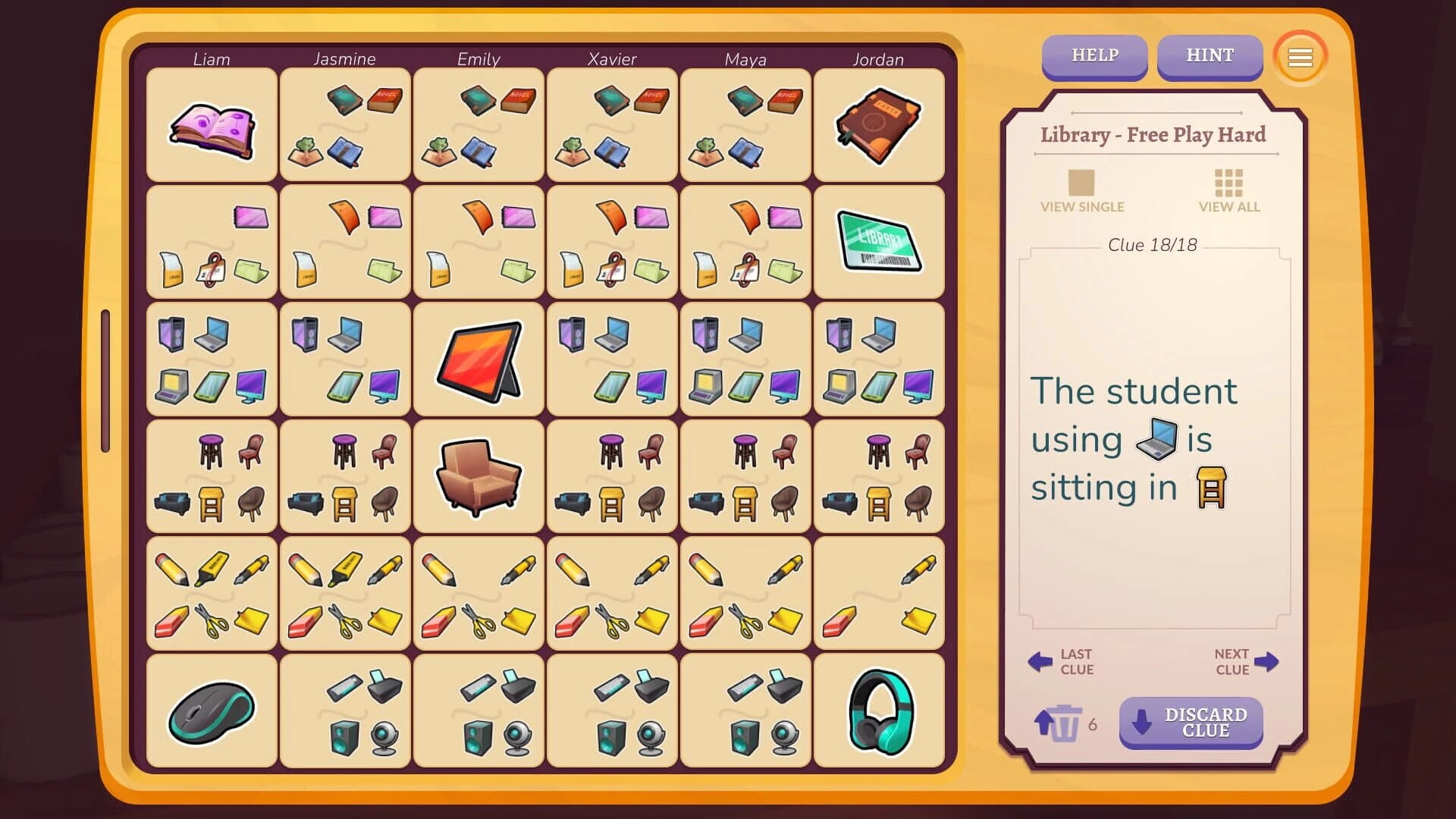Select Jordan's green library card

click(879, 241)
